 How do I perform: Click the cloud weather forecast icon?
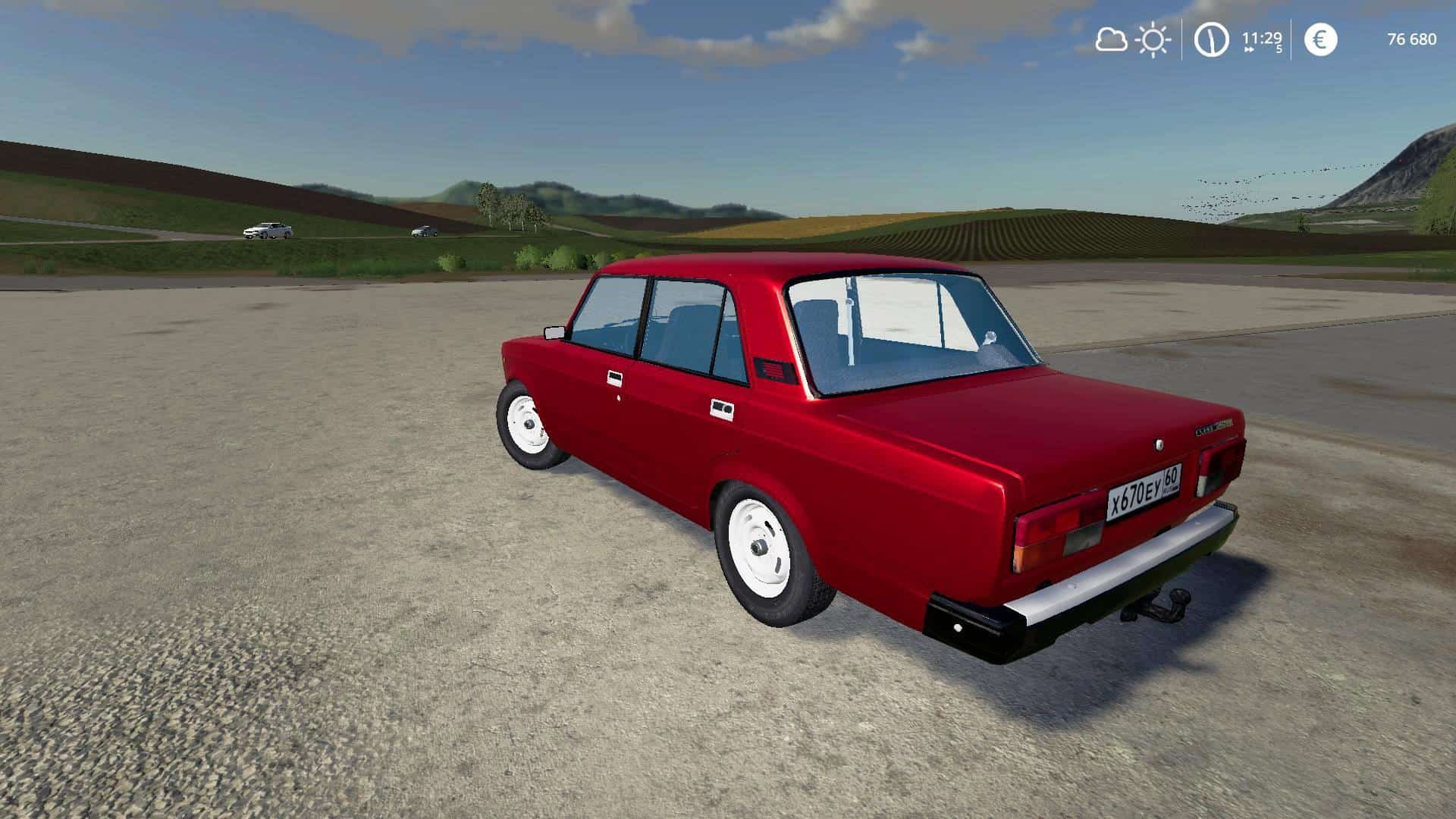point(1111,39)
